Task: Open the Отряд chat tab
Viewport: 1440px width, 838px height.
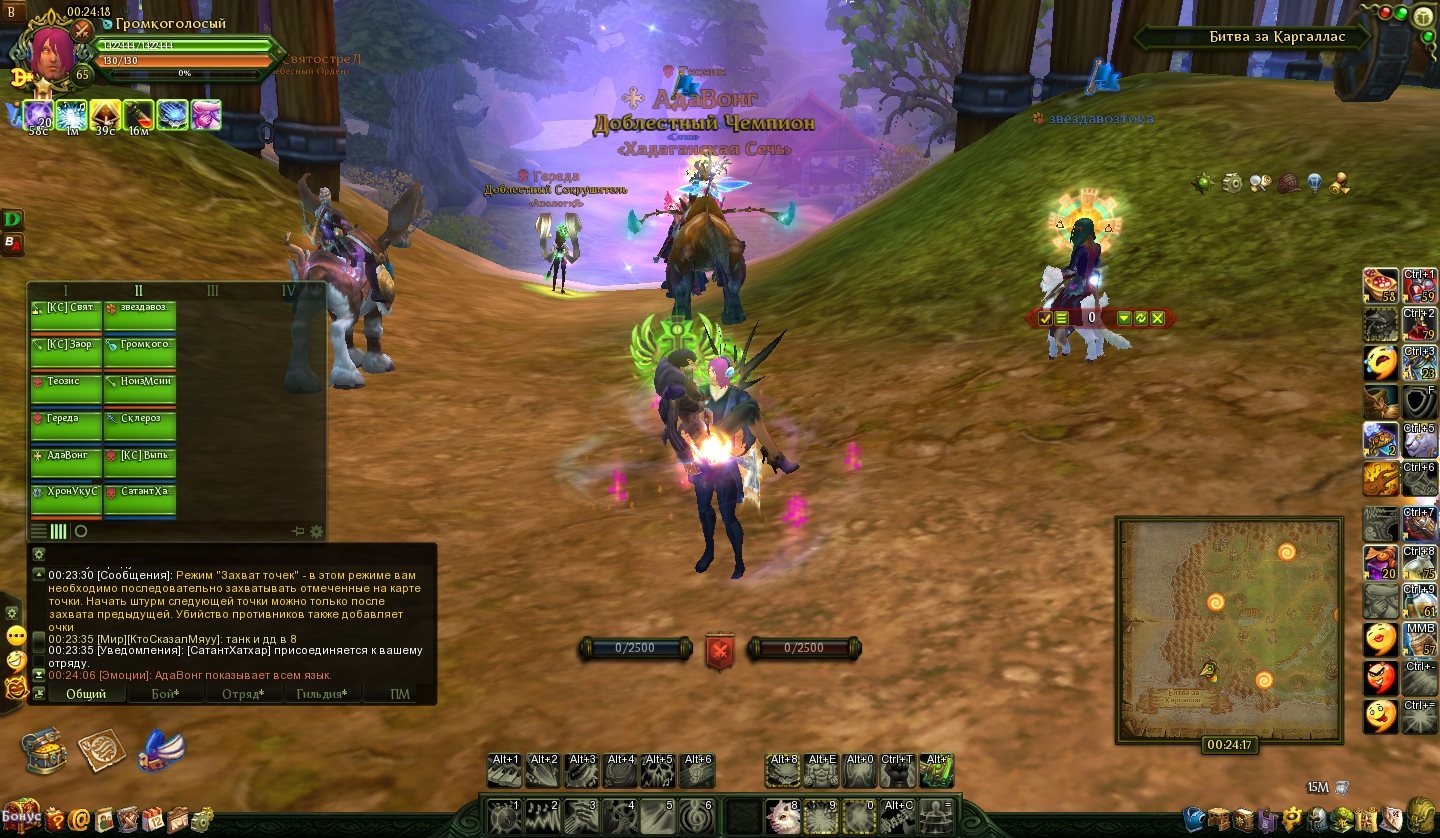Action: (243, 694)
